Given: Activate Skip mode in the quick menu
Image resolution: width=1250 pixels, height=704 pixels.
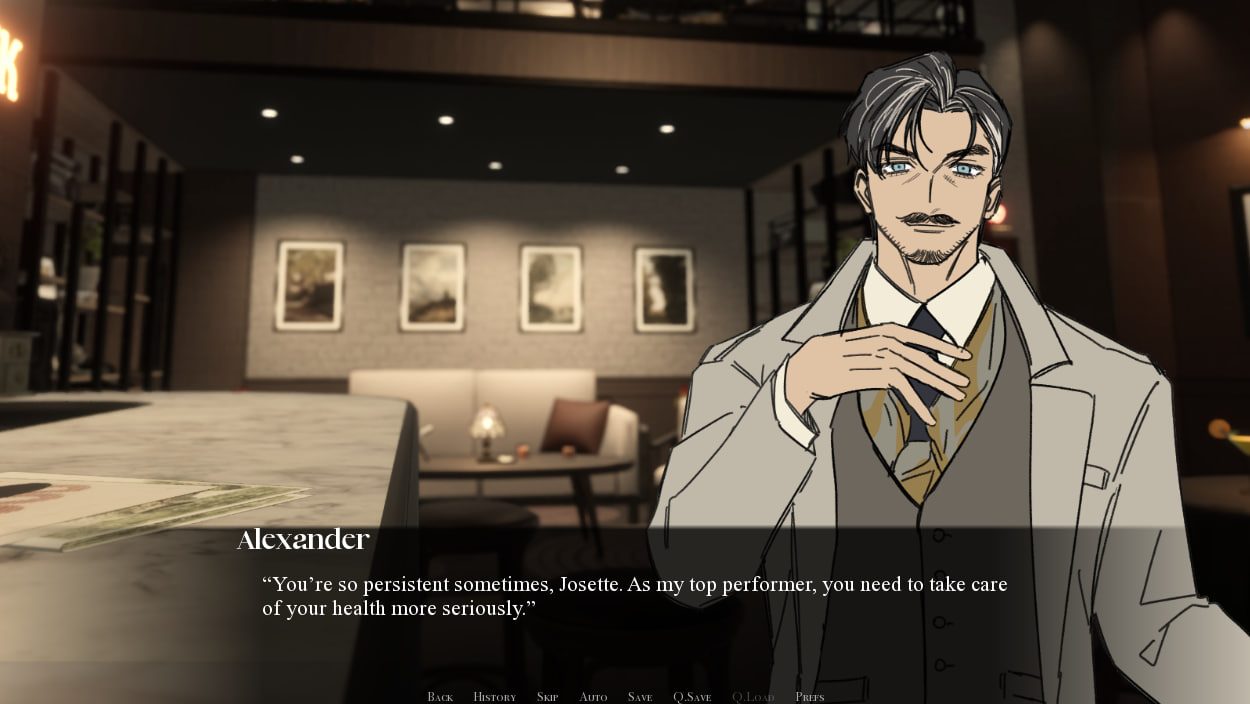Looking at the screenshot, I should (547, 697).
